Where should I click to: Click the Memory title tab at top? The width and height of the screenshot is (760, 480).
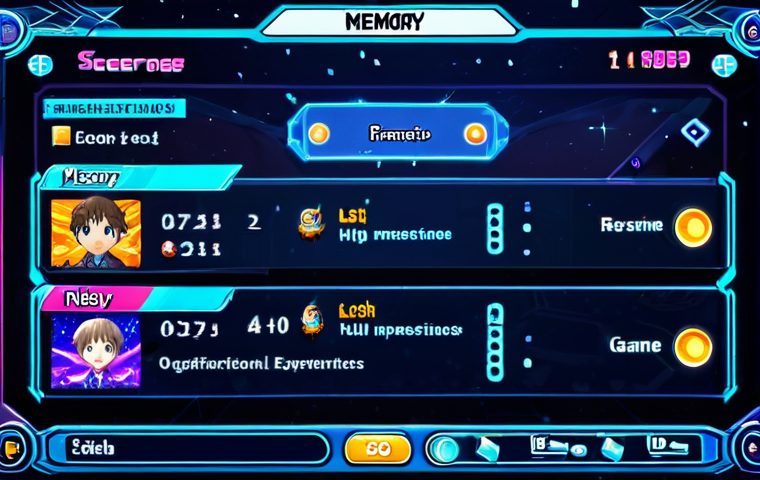pyautogui.click(x=384, y=22)
